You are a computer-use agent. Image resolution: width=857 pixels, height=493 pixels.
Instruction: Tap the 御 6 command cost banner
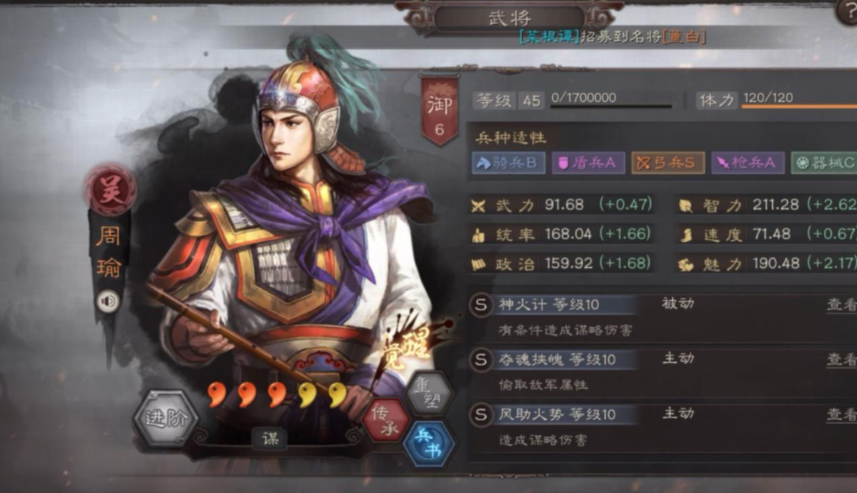[x=440, y=111]
